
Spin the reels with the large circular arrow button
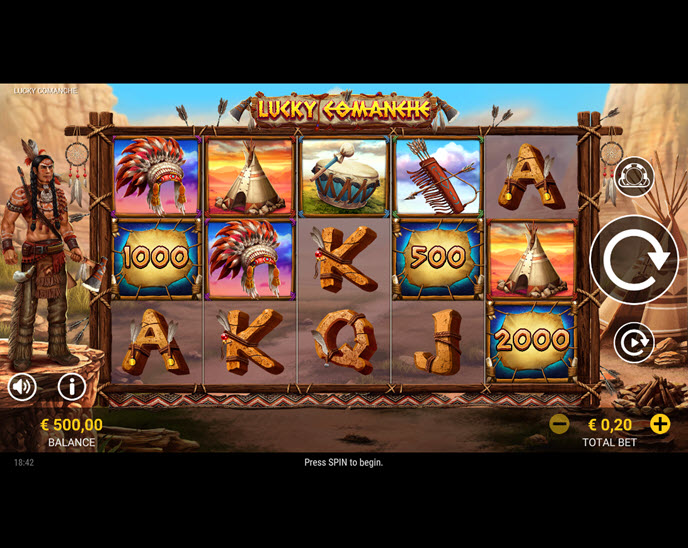(x=634, y=260)
